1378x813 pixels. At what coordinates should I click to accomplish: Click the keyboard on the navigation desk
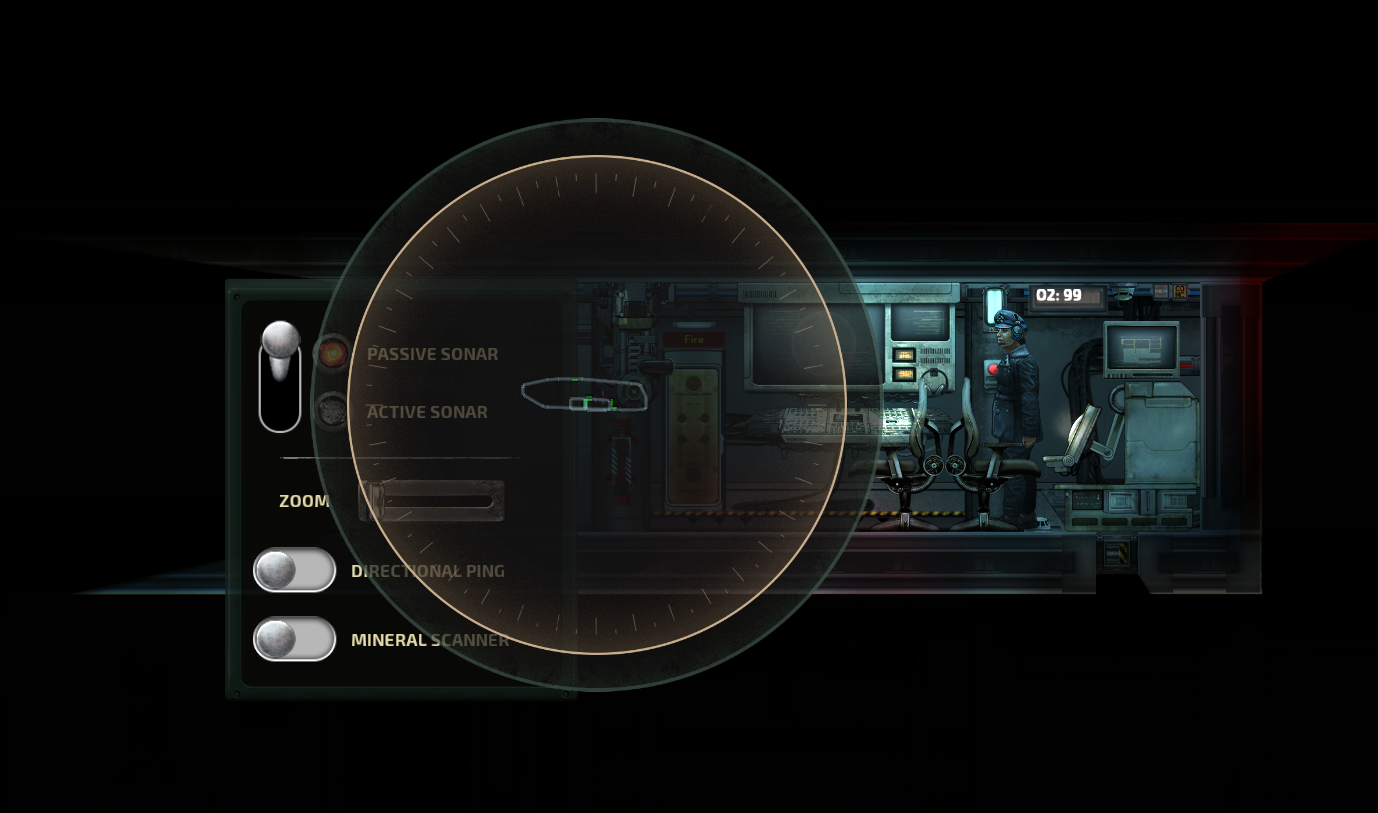coord(895,422)
